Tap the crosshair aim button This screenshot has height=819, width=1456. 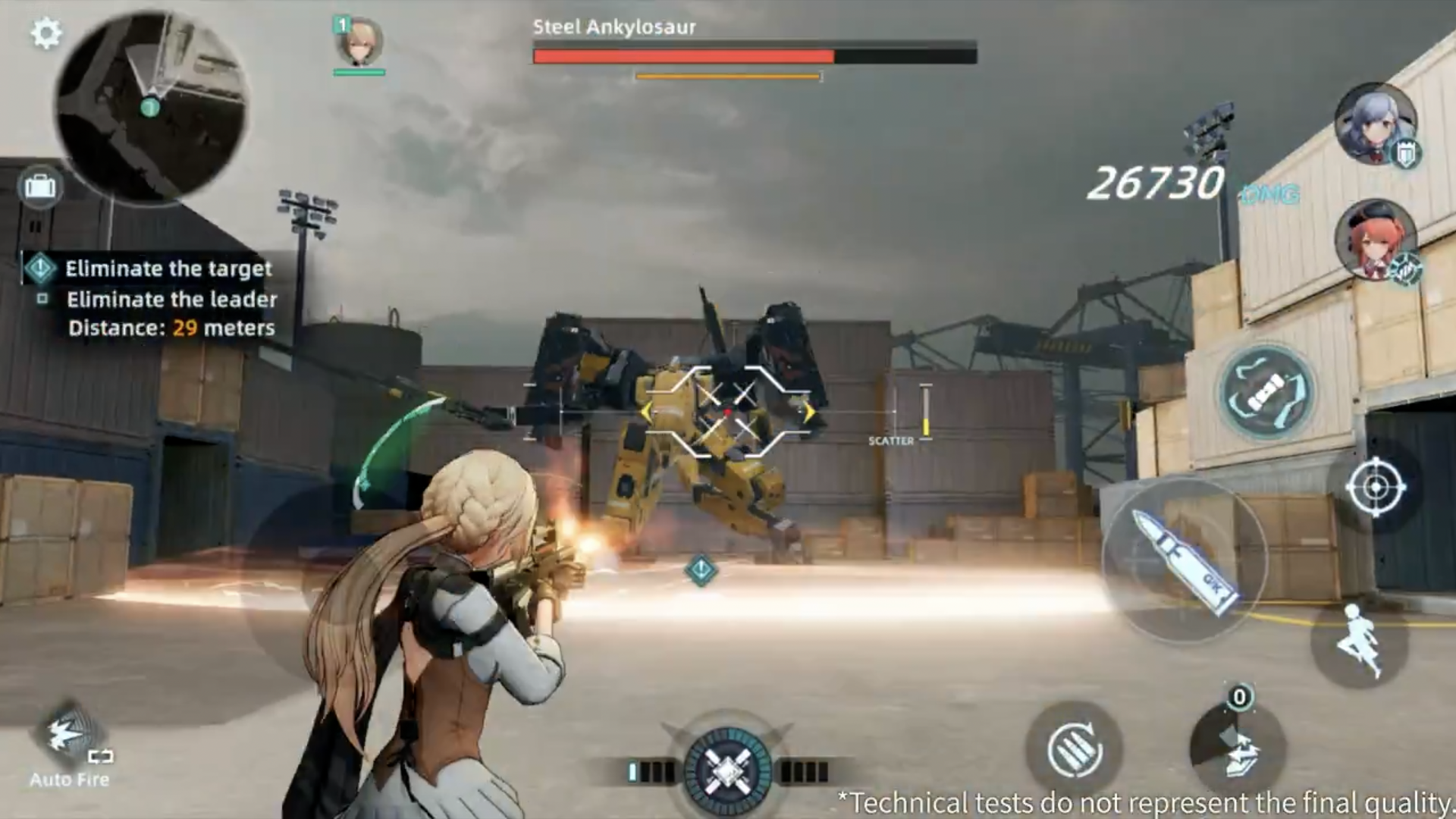(1375, 487)
